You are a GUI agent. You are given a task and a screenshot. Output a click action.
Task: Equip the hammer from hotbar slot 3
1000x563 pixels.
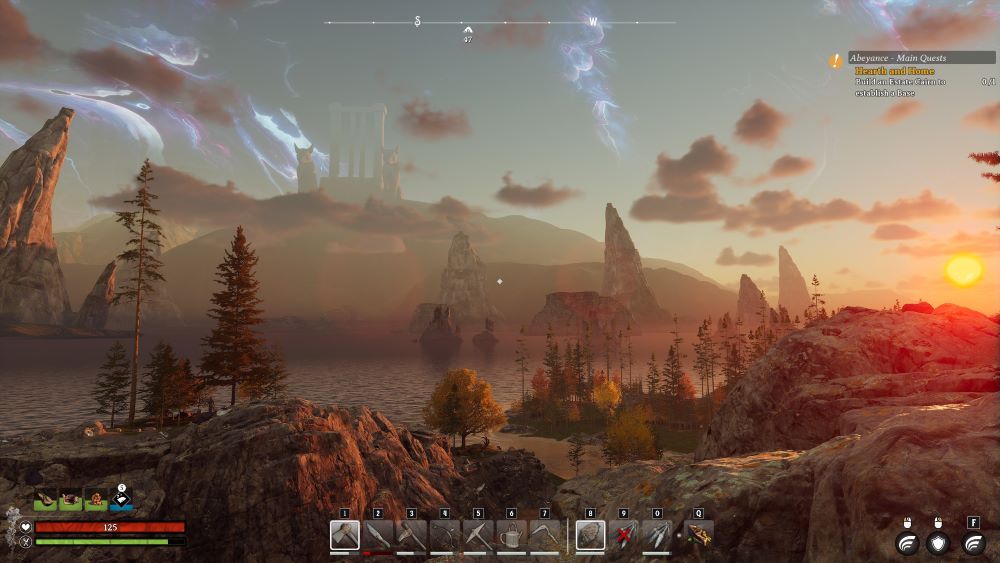coord(411,535)
